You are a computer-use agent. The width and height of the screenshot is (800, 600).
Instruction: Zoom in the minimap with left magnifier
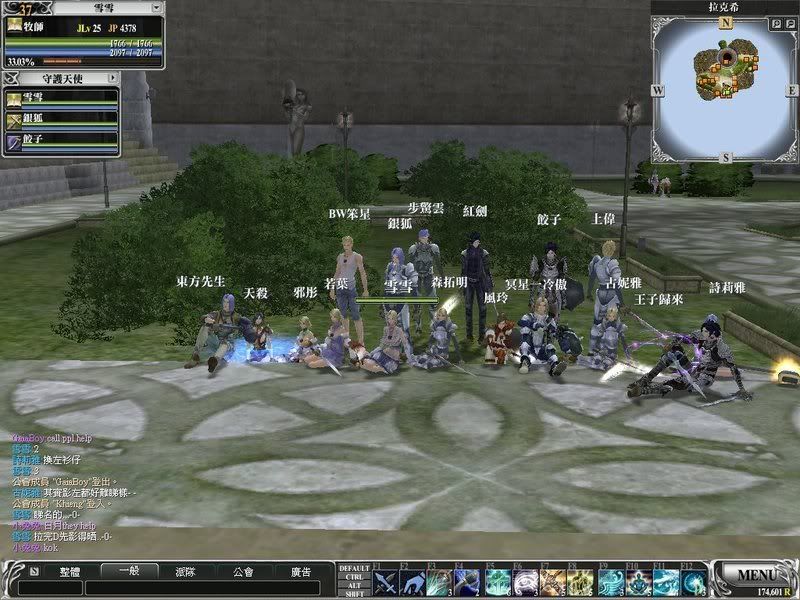tap(776, 22)
